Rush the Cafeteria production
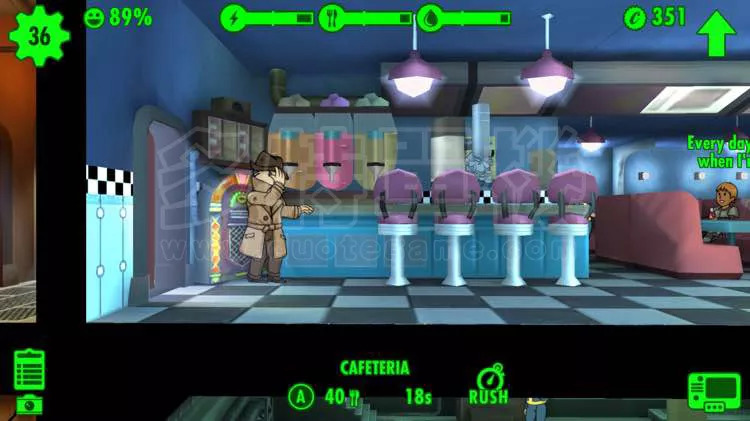 [489, 384]
